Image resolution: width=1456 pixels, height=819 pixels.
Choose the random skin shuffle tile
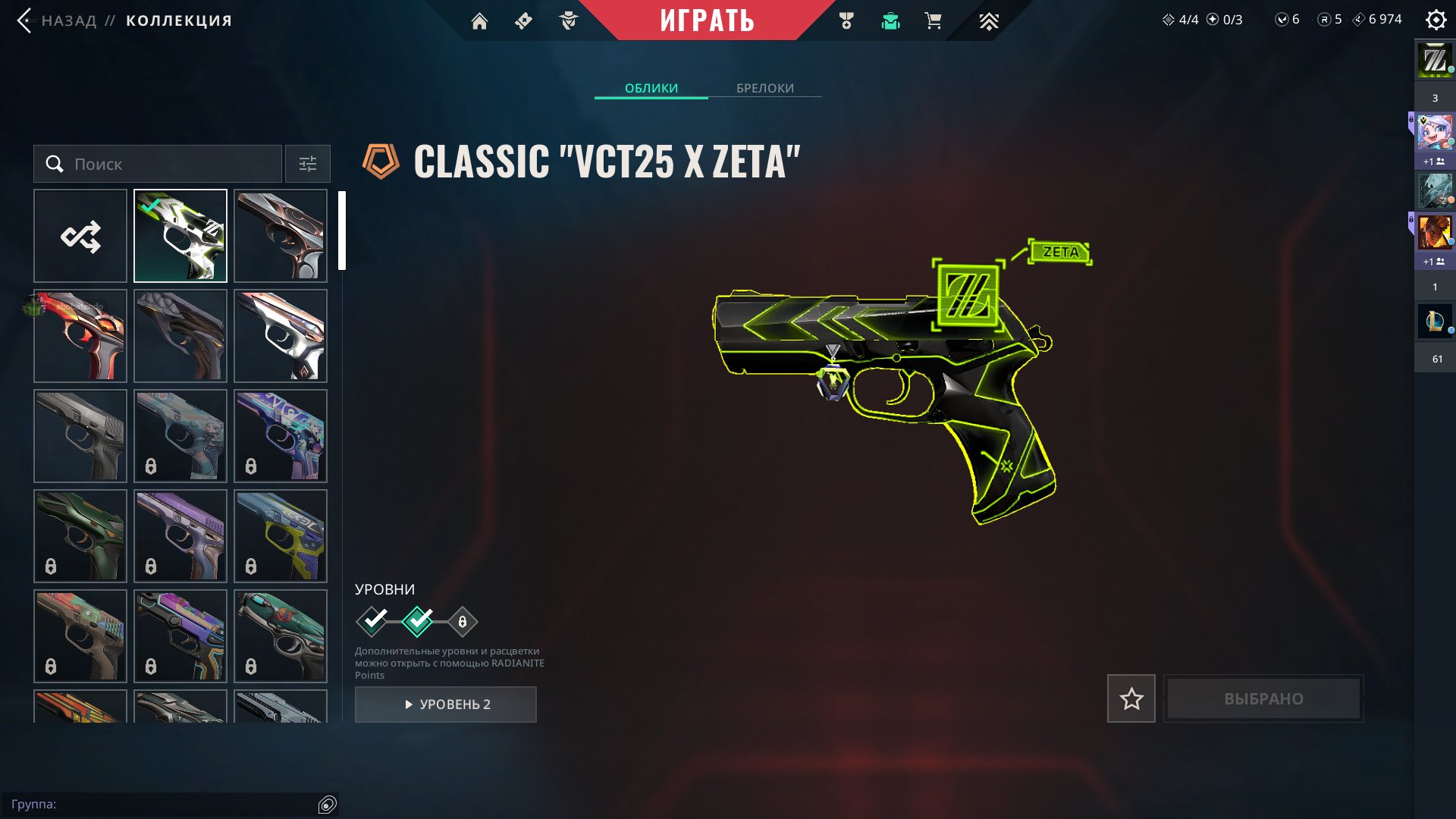(x=80, y=236)
